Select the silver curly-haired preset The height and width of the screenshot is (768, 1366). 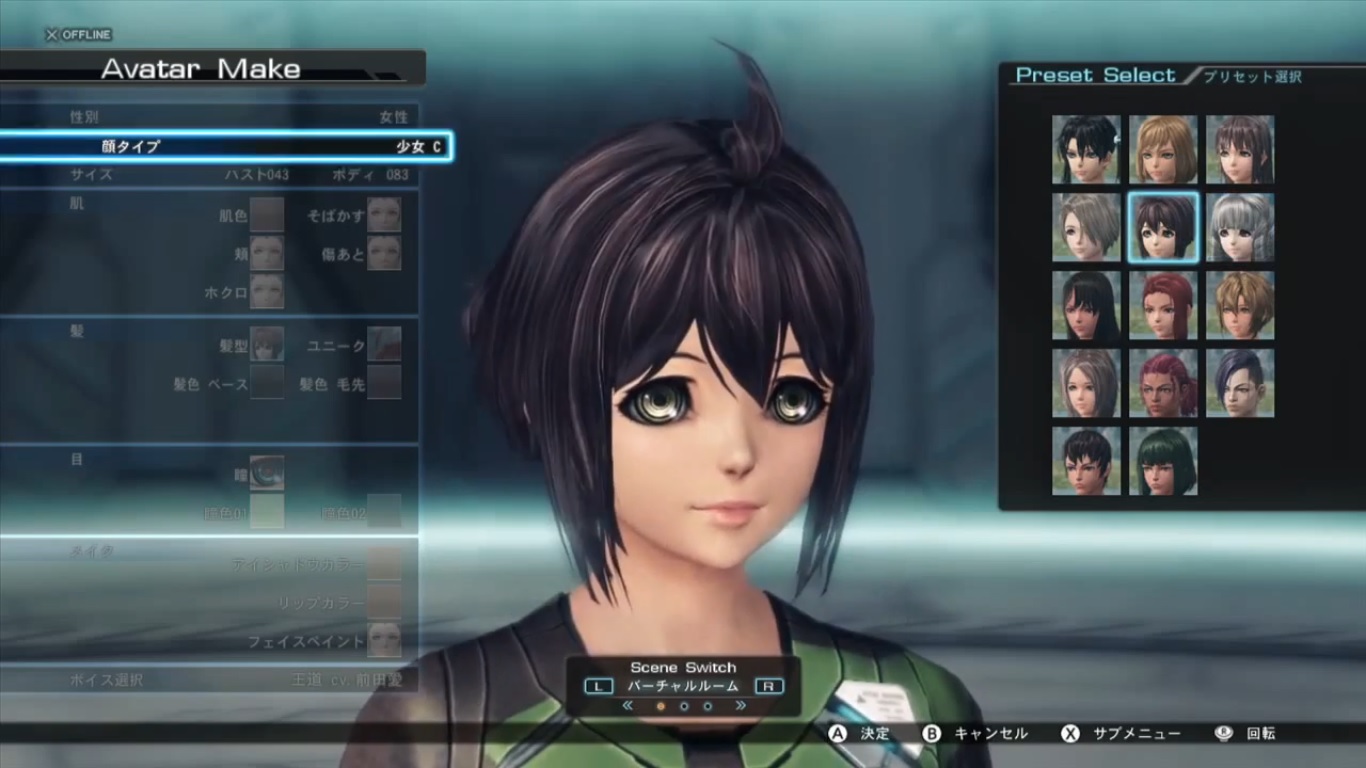pyautogui.click(x=1240, y=228)
